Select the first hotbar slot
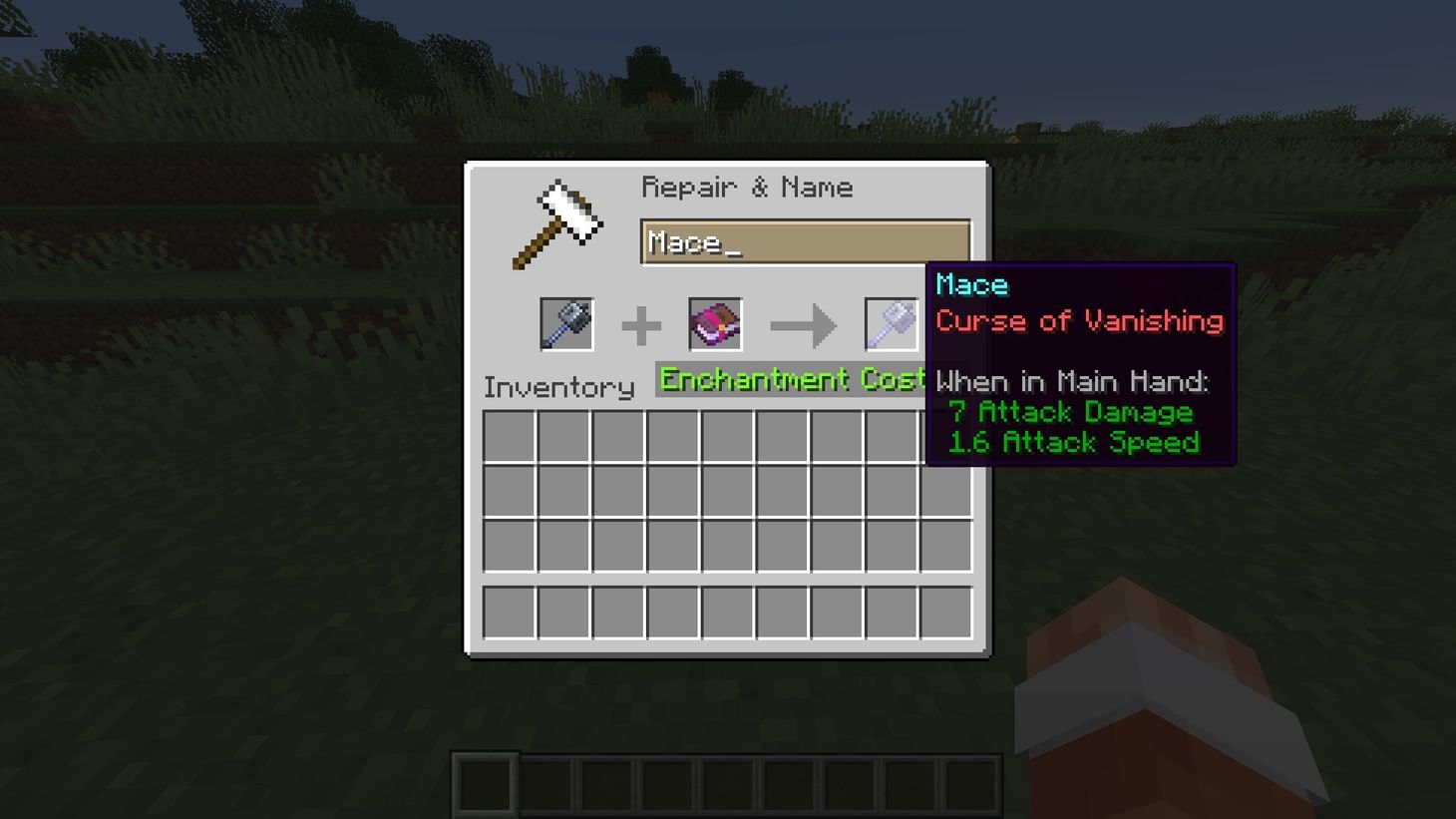Image resolution: width=1456 pixels, height=819 pixels. pos(485,783)
